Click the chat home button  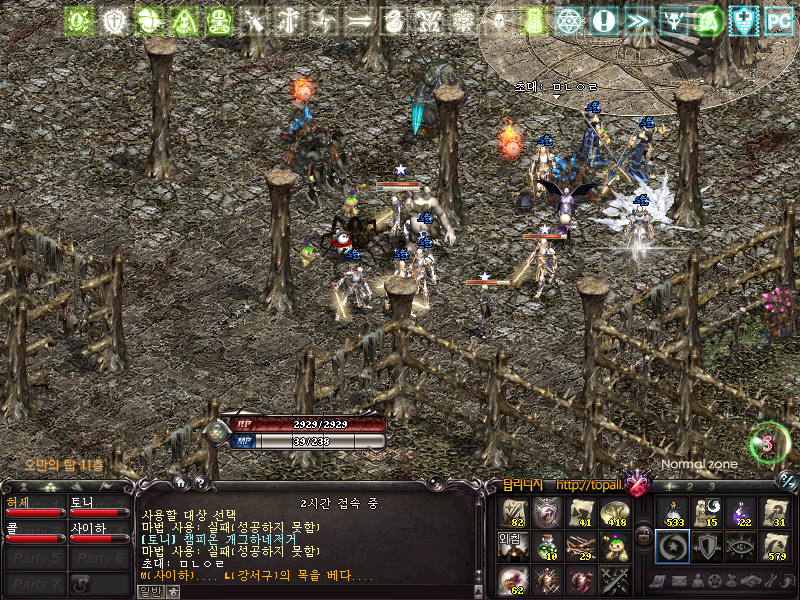(x=181, y=482)
